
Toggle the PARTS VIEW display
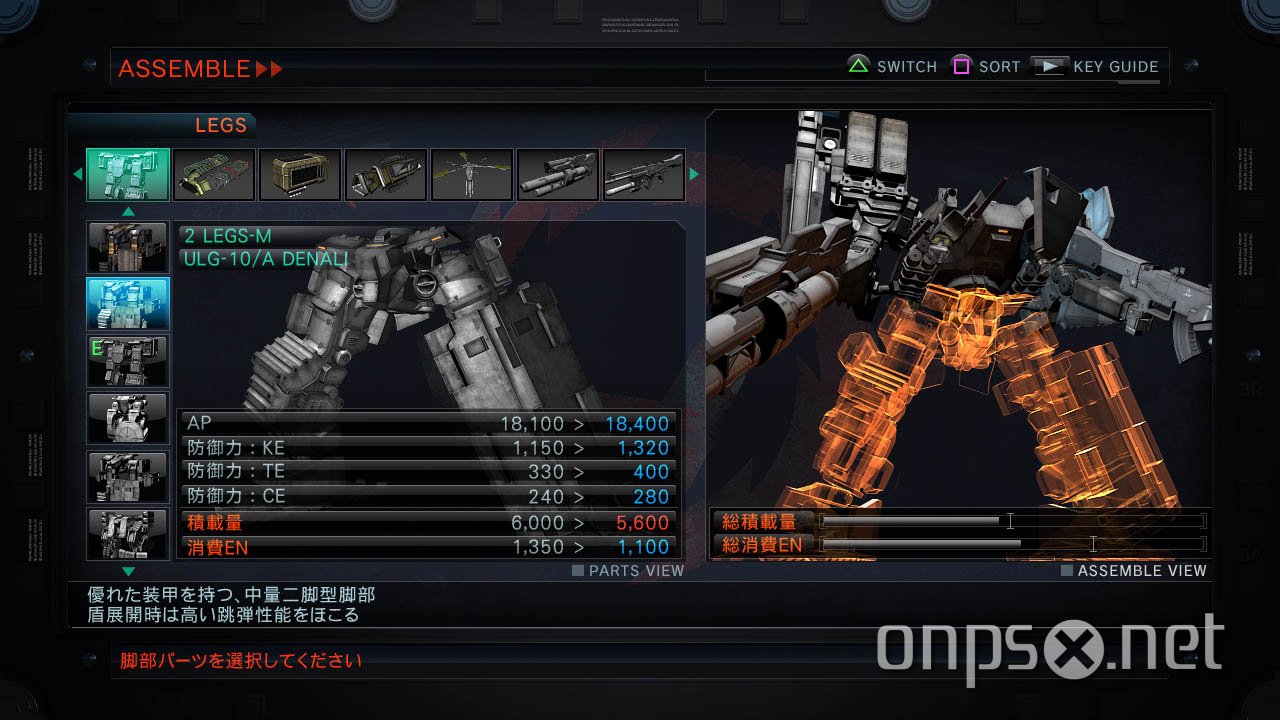(627, 570)
